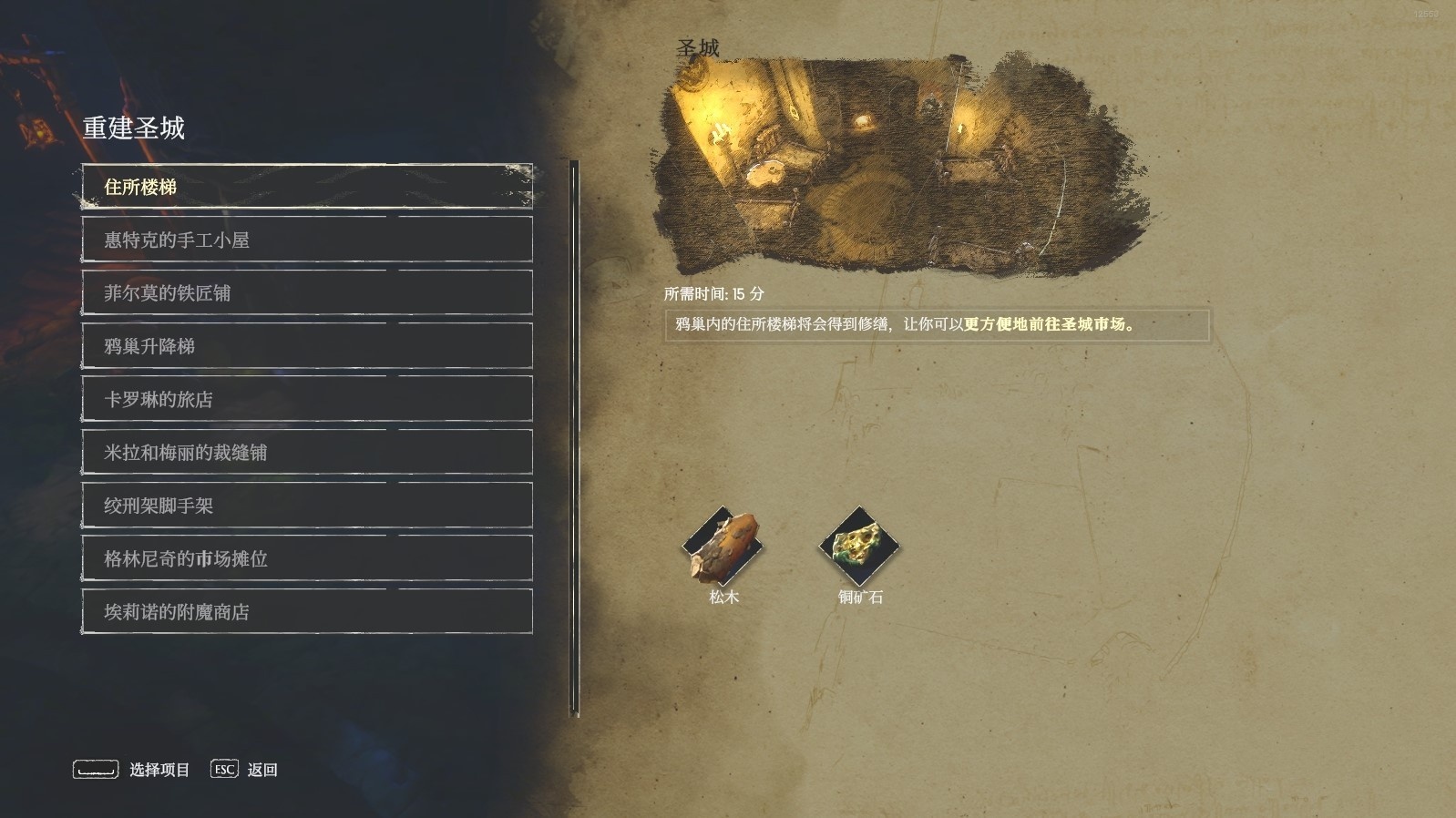Choose 卡罗琳的旅店 rebuild entry

tap(307, 399)
